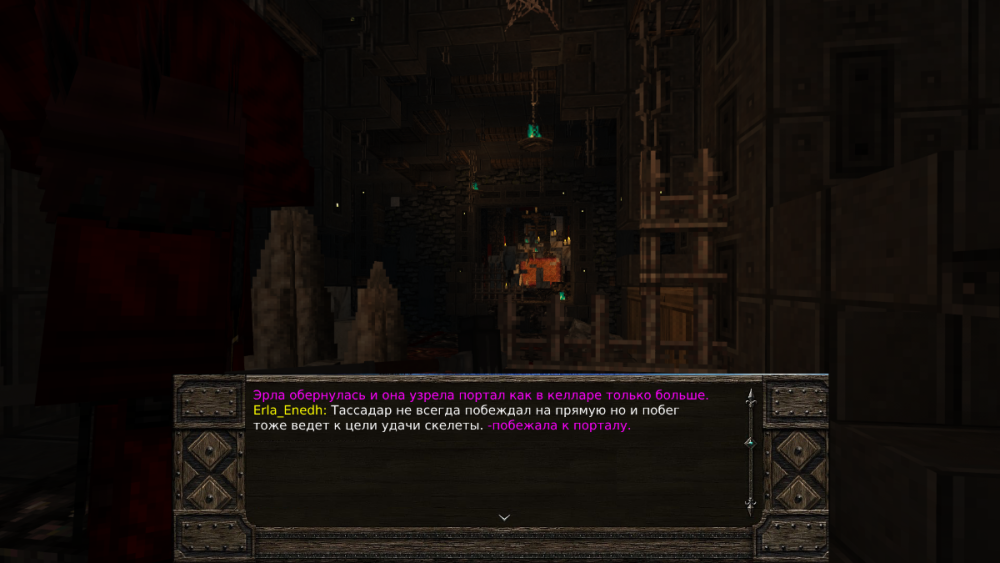Image resolution: width=1000 pixels, height=563 pixels.
Task: Click the down chevron in the chat box
Action: pyautogui.click(x=504, y=517)
